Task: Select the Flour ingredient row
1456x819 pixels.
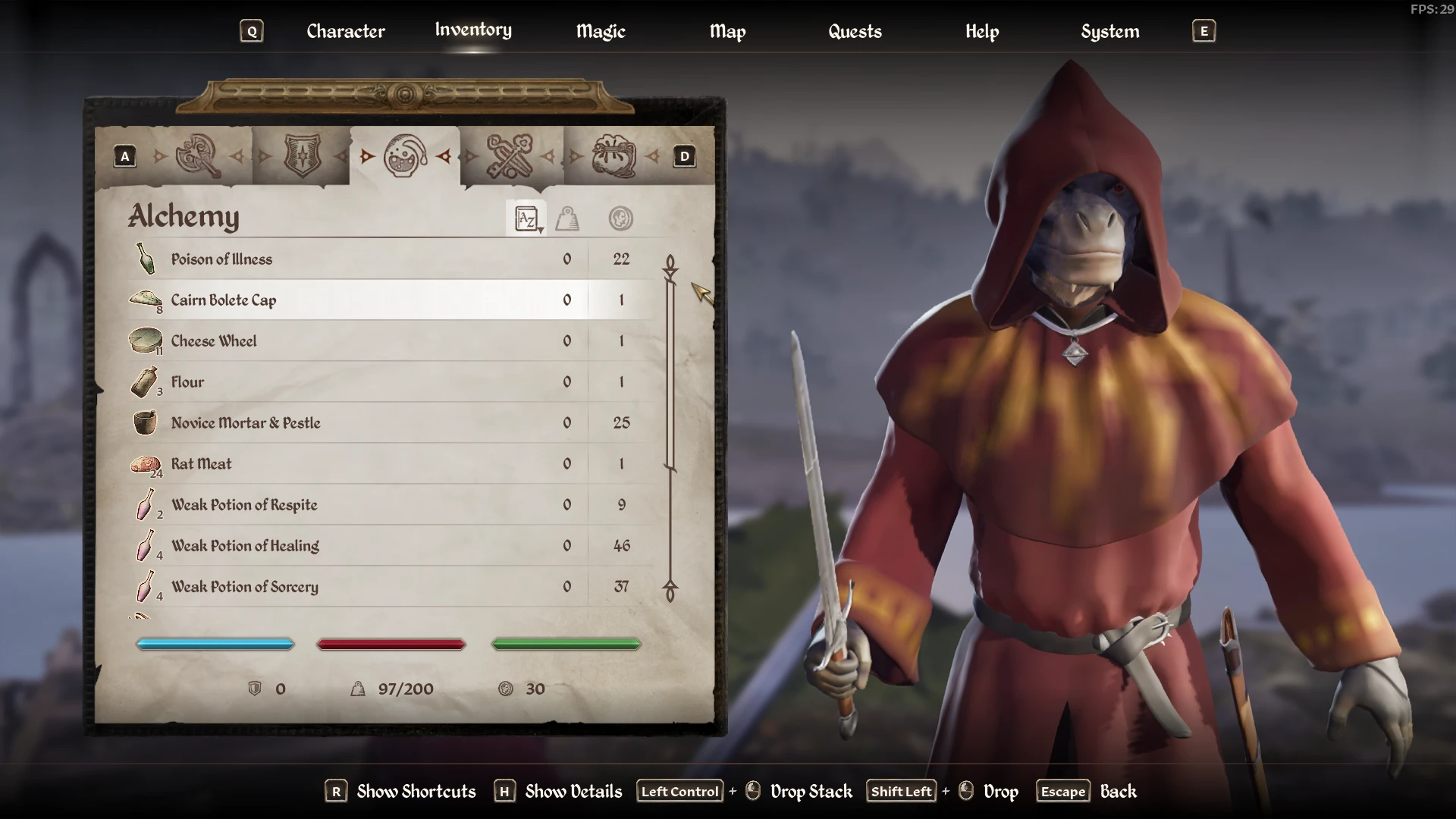Action: 187,382
